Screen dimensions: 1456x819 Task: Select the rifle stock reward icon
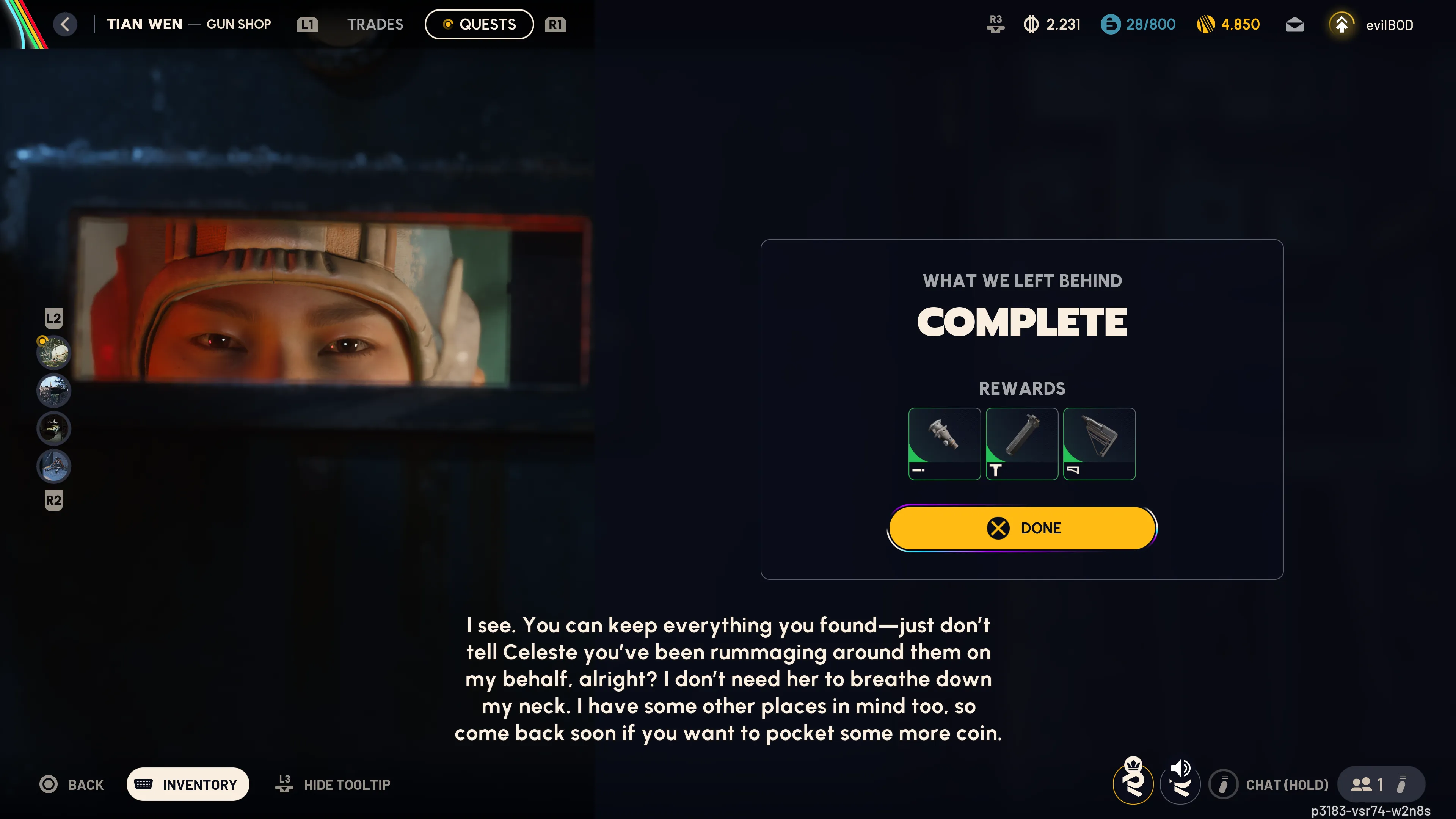[1099, 444]
